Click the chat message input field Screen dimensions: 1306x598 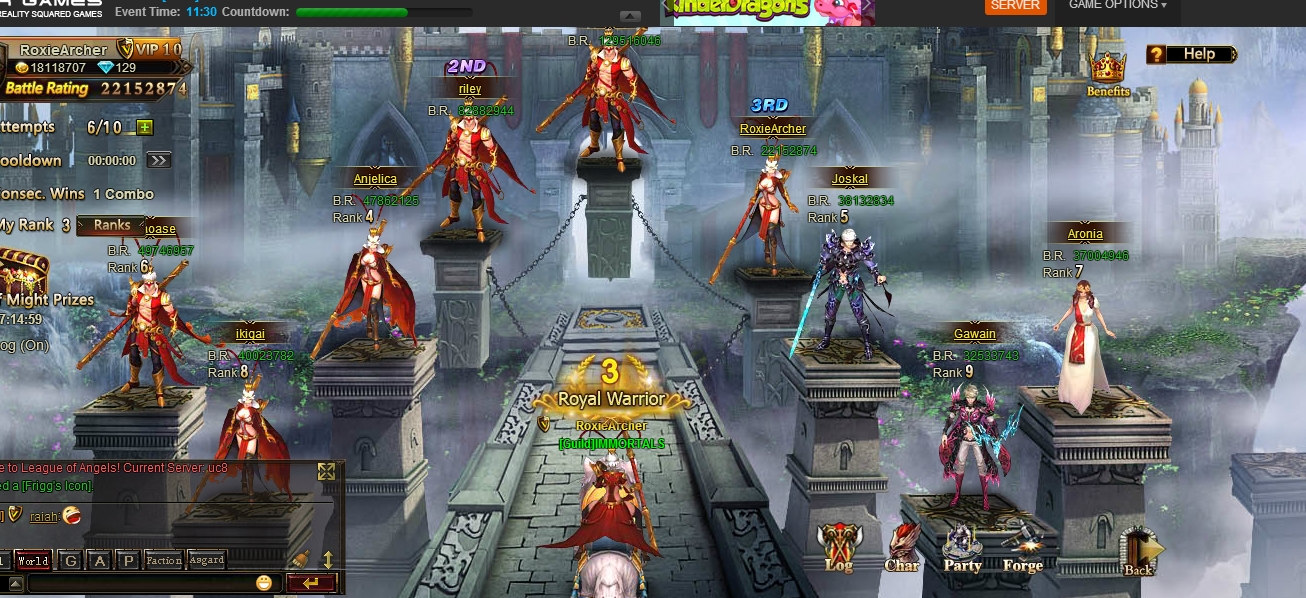[x=140, y=583]
